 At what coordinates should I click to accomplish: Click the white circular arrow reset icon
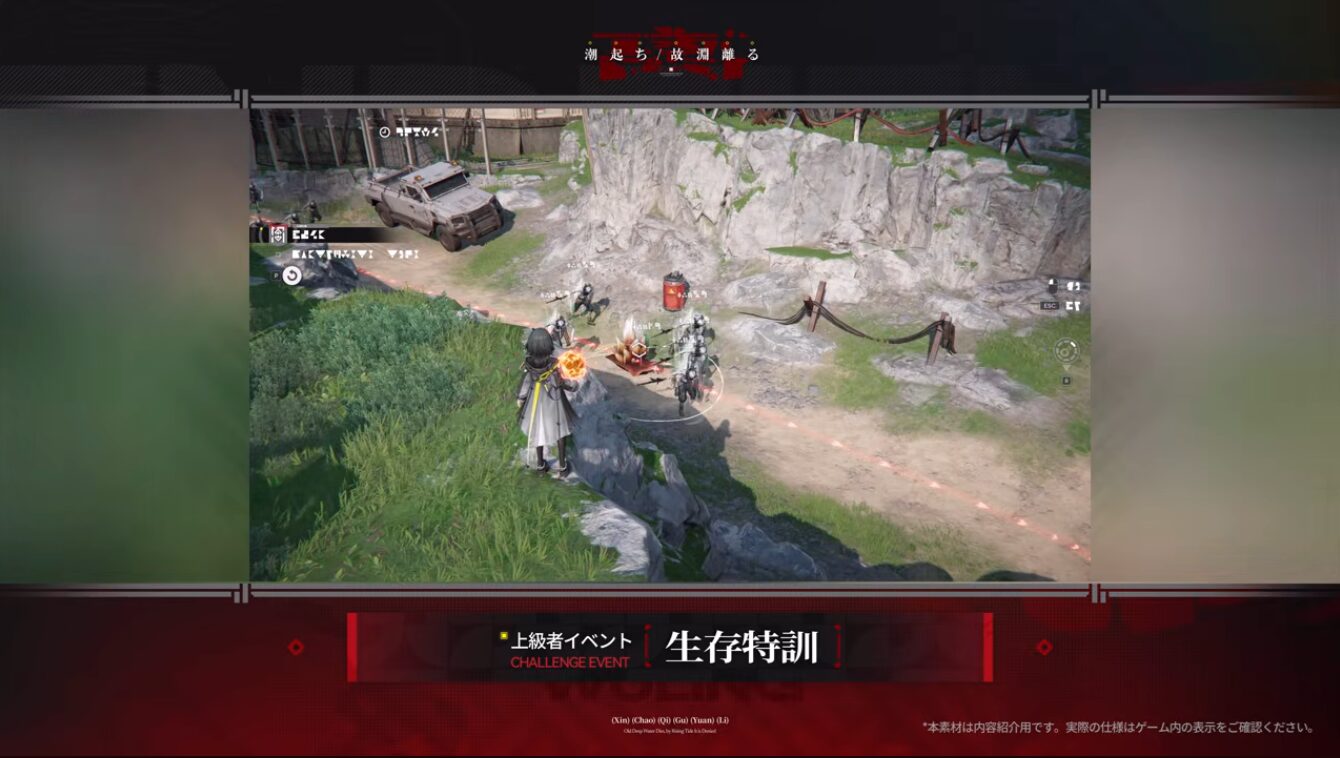coord(292,275)
